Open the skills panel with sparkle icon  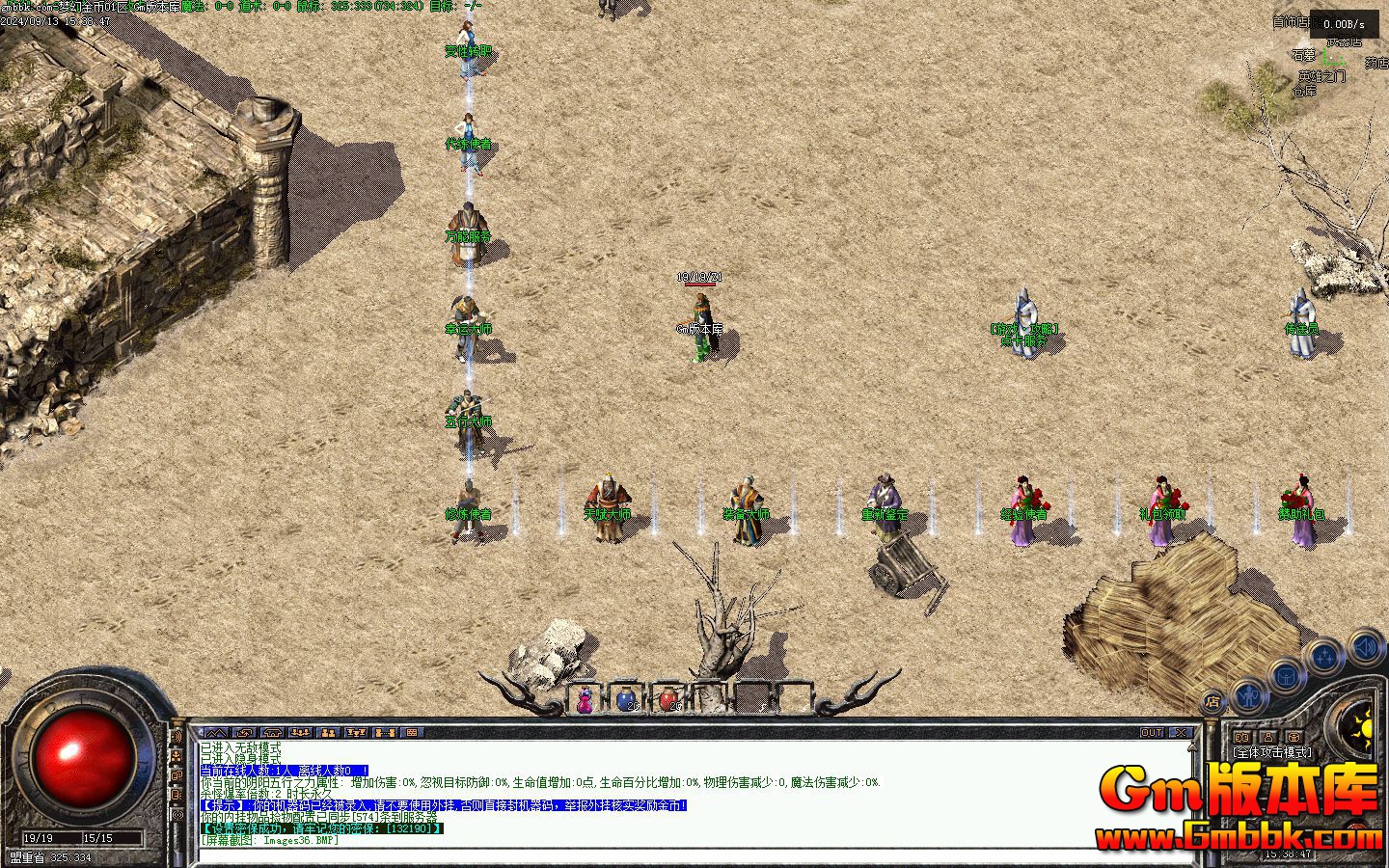[x=1324, y=659]
